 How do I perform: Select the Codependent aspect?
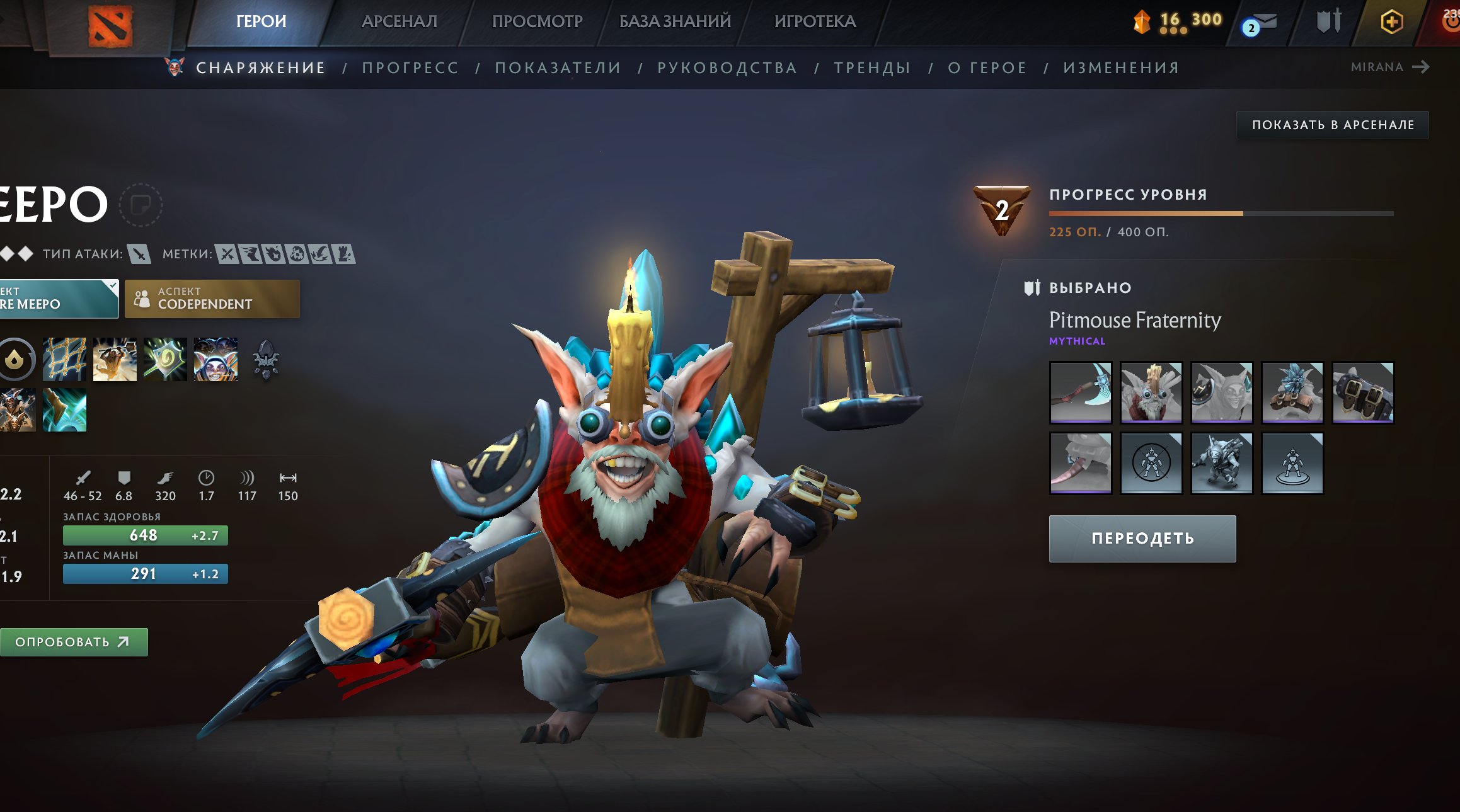212,299
